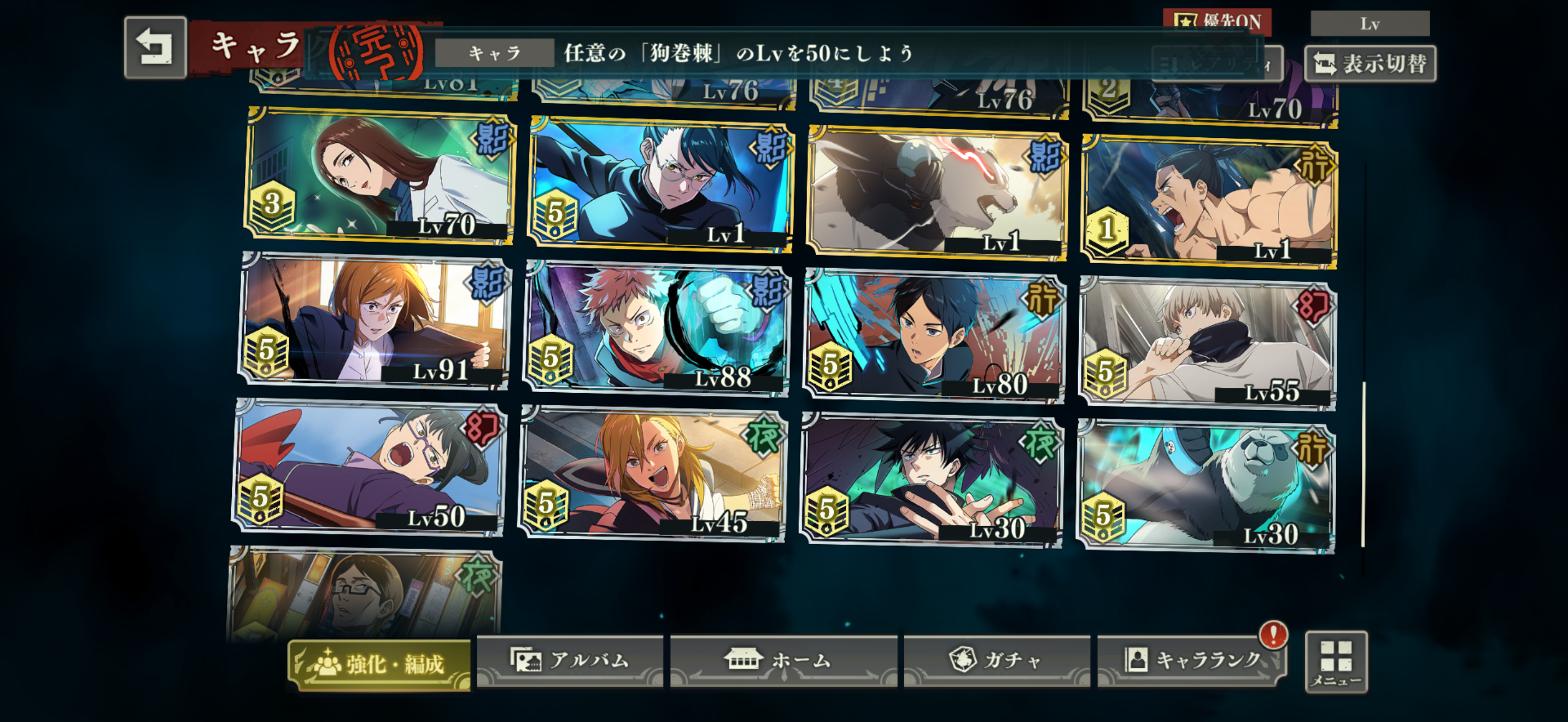Select the Lv88 Itadori character card
Screen dimensions: 1568x722
pos(656,329)
